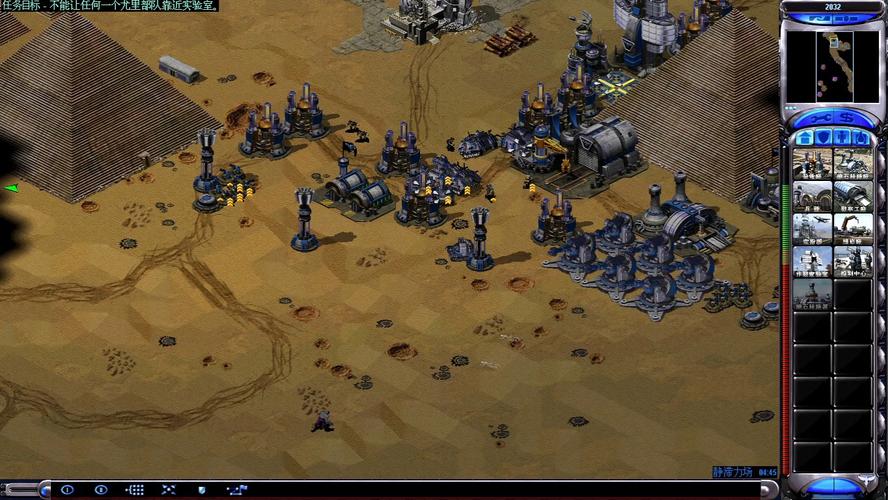Activate the deploy command button
Screen dimensions: 888x500
coord(169,490)
